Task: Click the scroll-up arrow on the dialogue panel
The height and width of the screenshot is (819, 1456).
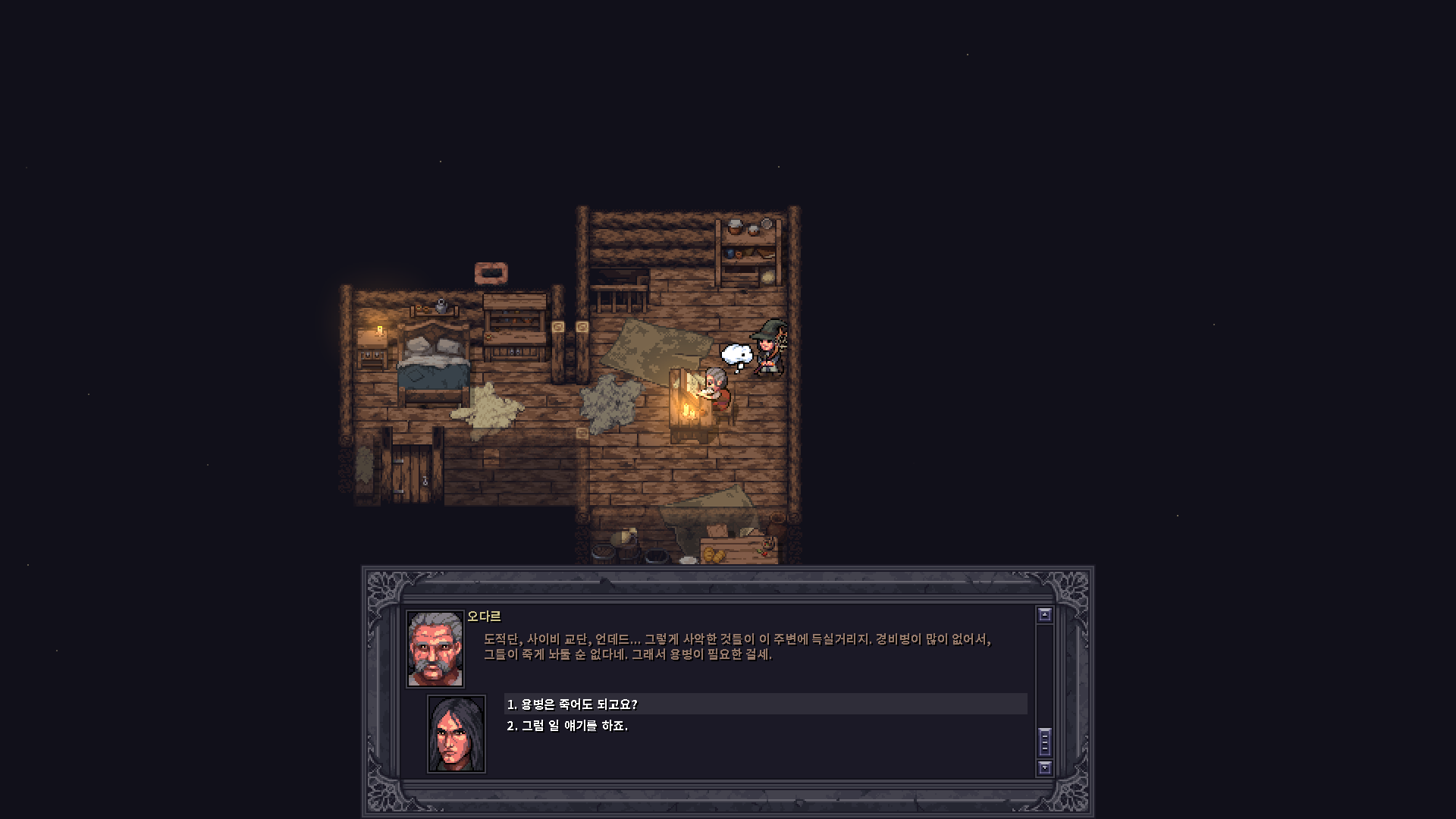Action: click(x=1046, y=616)
